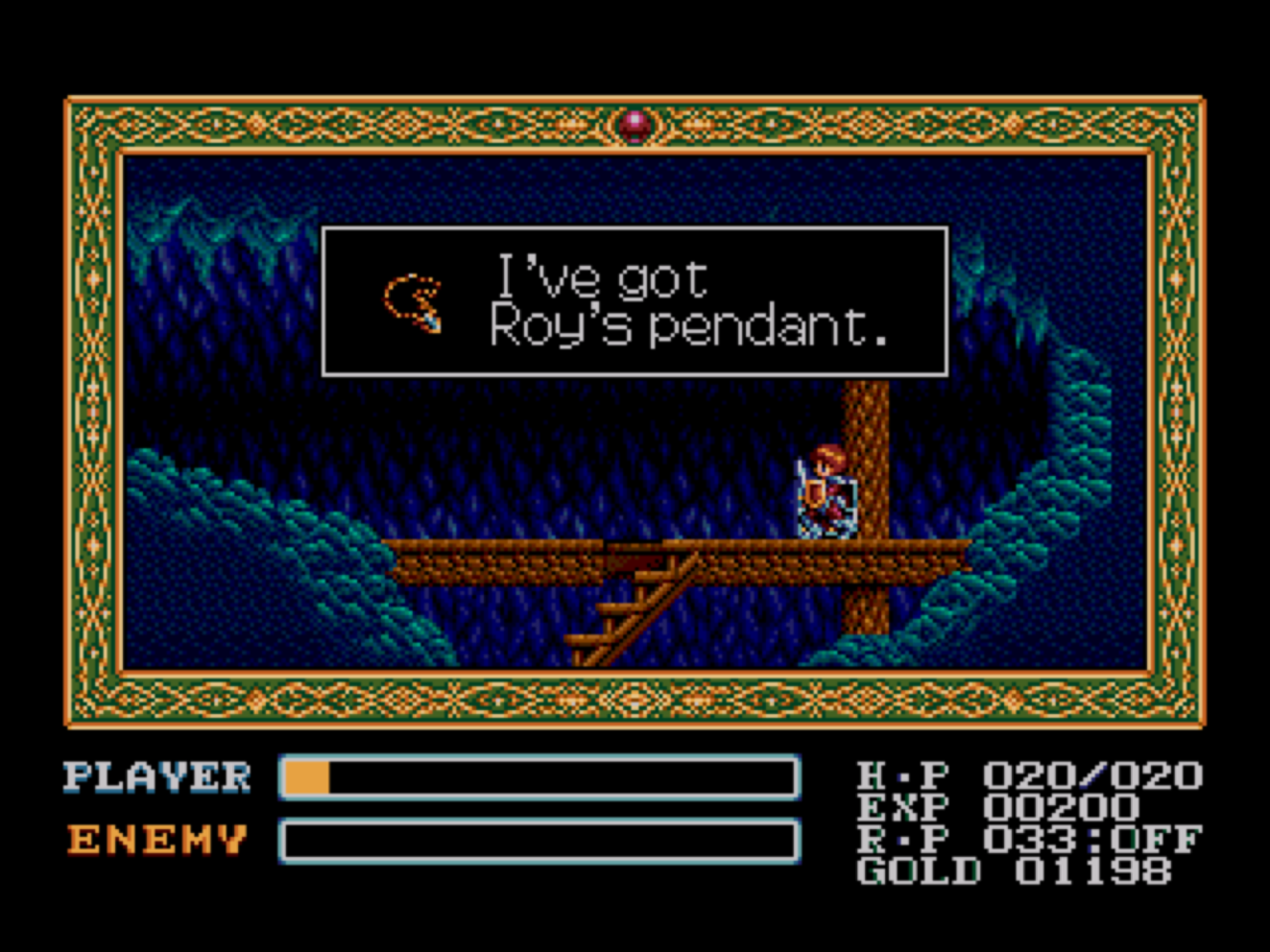The width and height of the screenshot is (1270, 952).
Task: Click the ENEMY label
Action: point(154,840)
